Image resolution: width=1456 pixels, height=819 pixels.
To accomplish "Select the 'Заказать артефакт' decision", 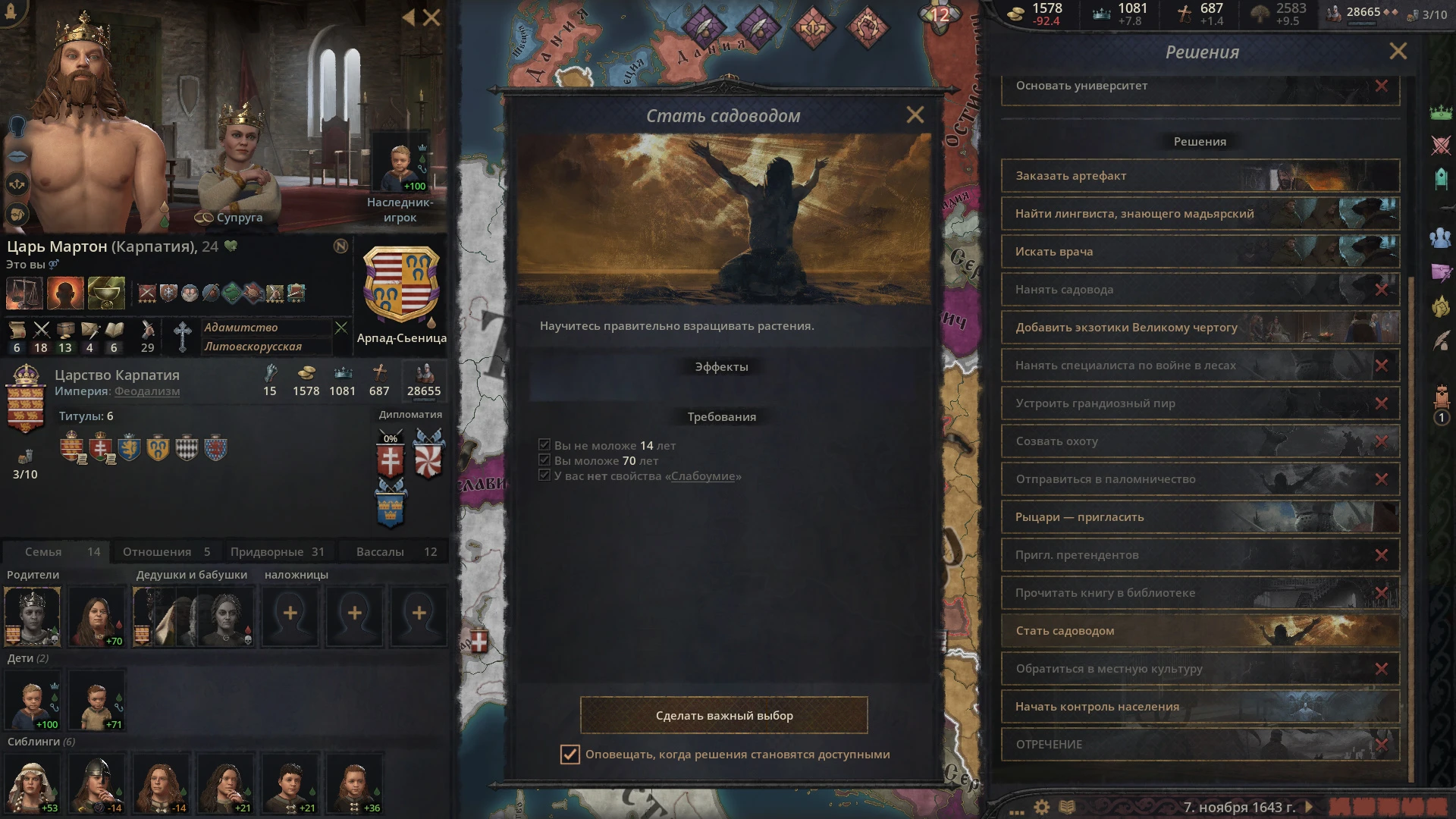I will 1198,175.
